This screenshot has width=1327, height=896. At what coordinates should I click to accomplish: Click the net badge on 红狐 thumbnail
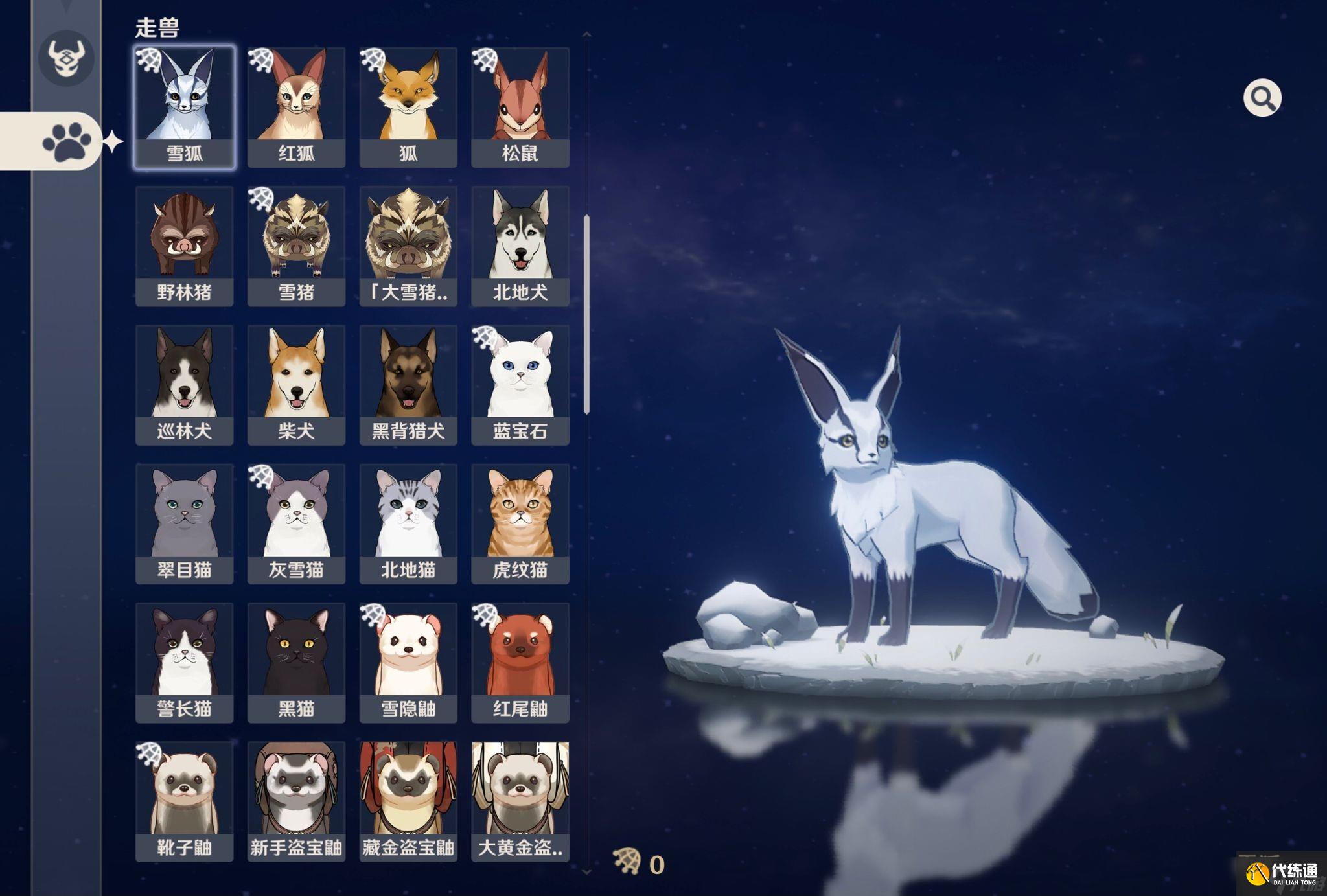coord(262,62)
